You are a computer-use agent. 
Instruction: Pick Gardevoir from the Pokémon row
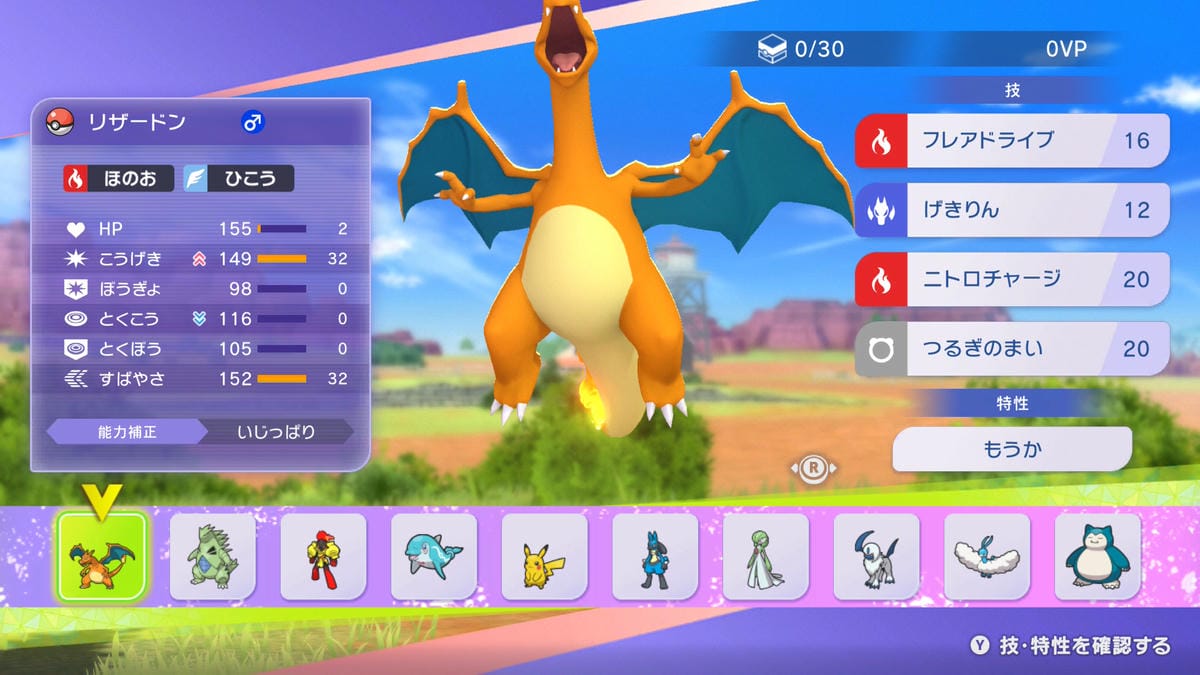coord(766,556)
